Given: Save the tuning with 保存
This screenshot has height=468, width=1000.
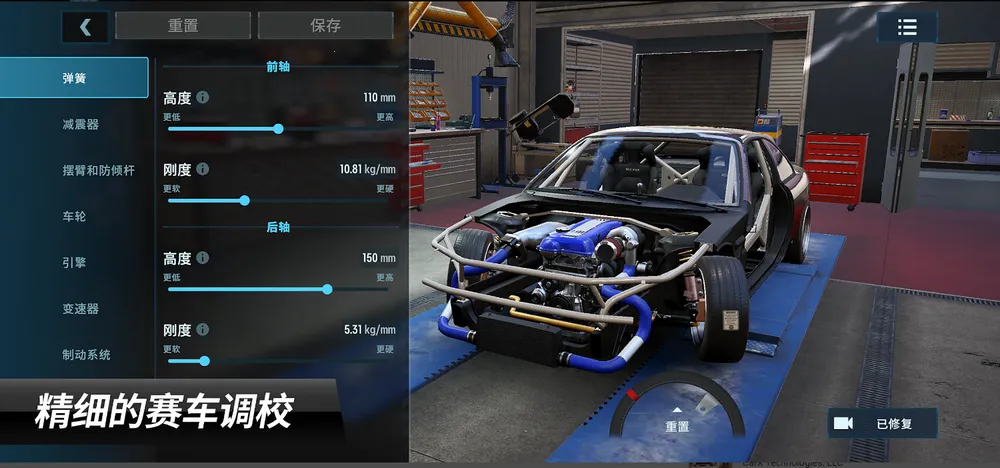Looking at the screenshot, I should click(x=325, y=26).
